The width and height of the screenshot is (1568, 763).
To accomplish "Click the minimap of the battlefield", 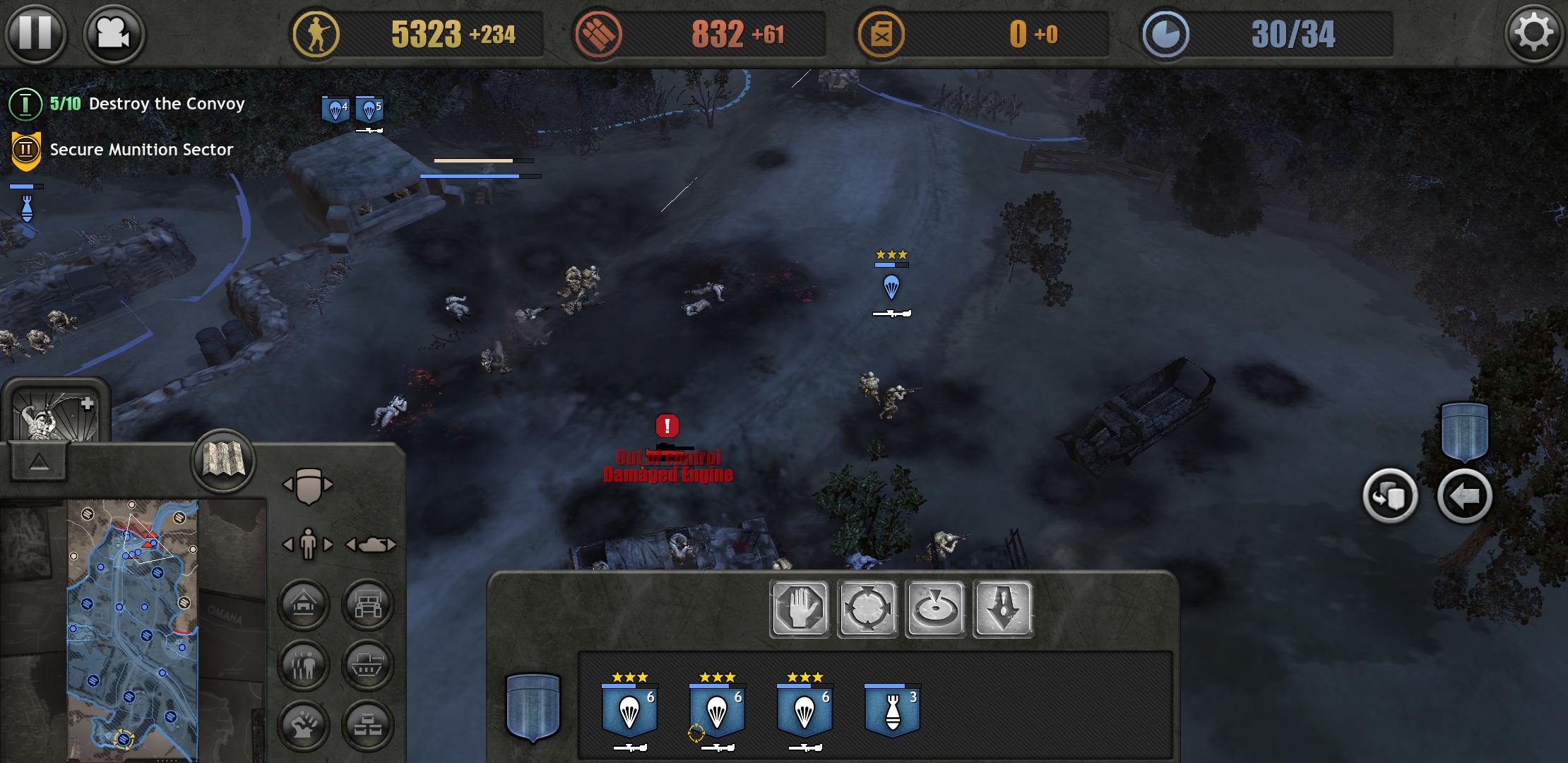I will [x=133, y=629].
